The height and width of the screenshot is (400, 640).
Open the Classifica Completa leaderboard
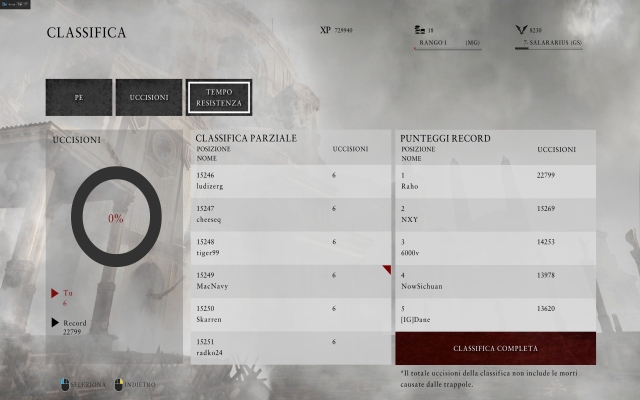(496, 349)
